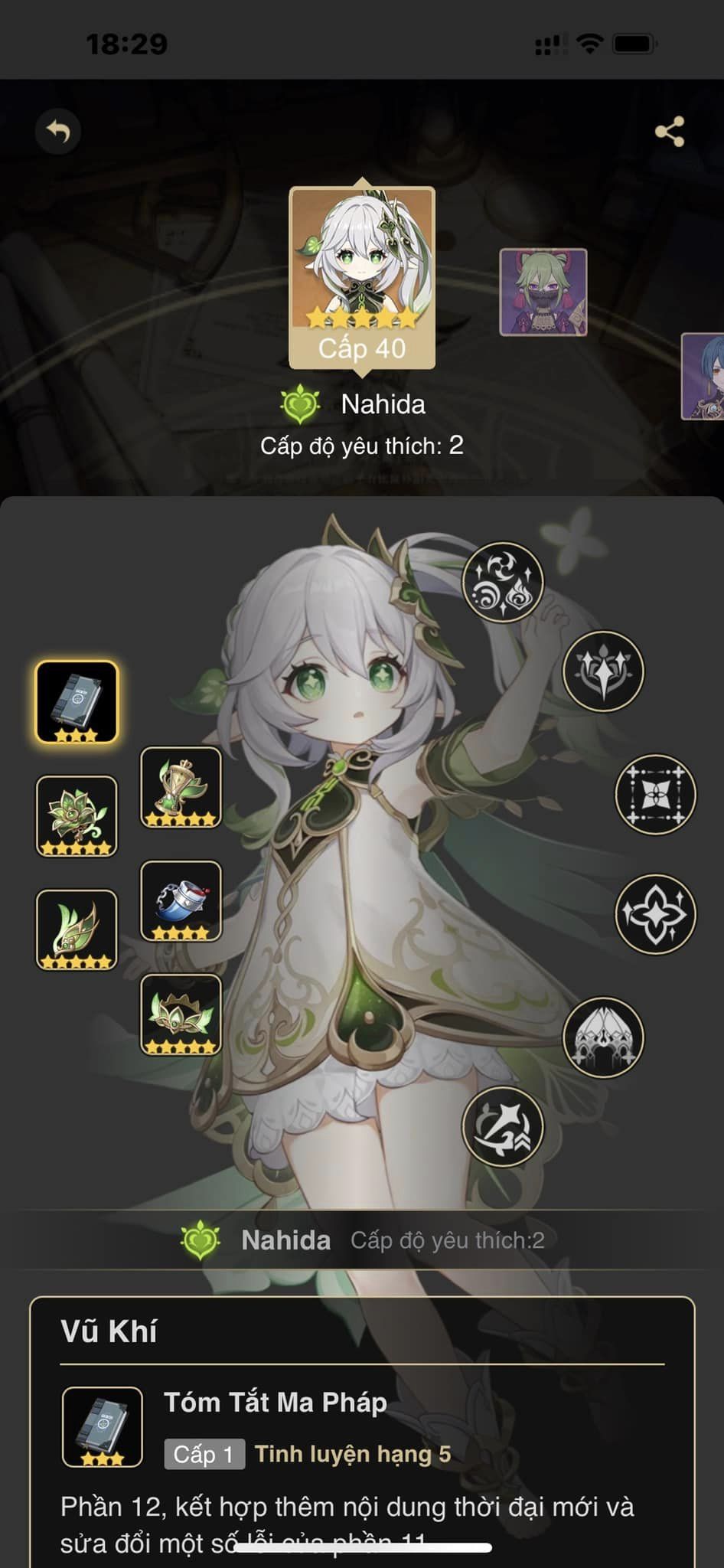Image resolution: width=724 pixels, height=1568 pixels.
Task: View the palace gate constellation node
Action: pyautogui.click(x=604, y=1037)
